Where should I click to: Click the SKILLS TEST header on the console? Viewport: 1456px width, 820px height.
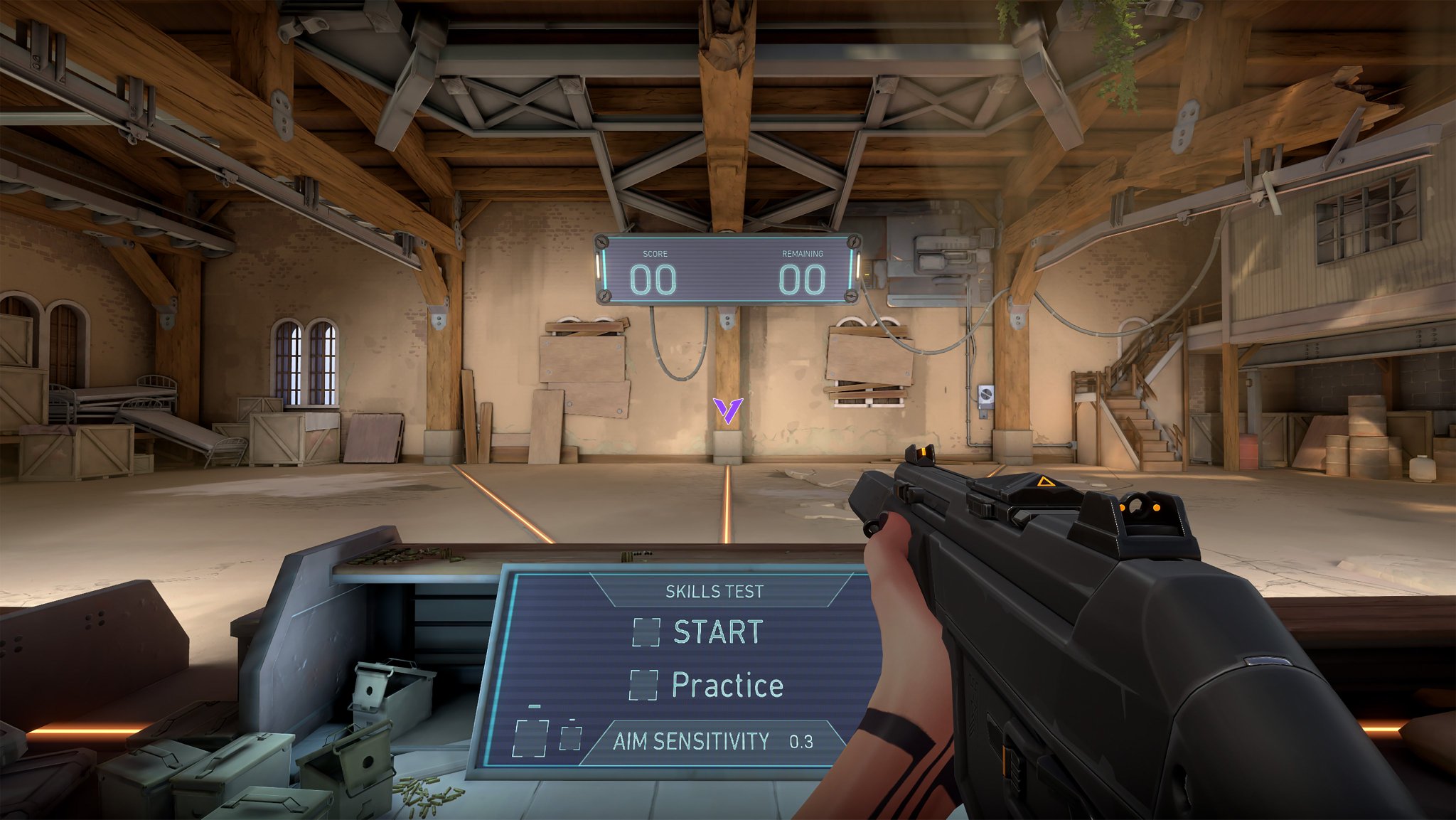(x=713, y=591)
